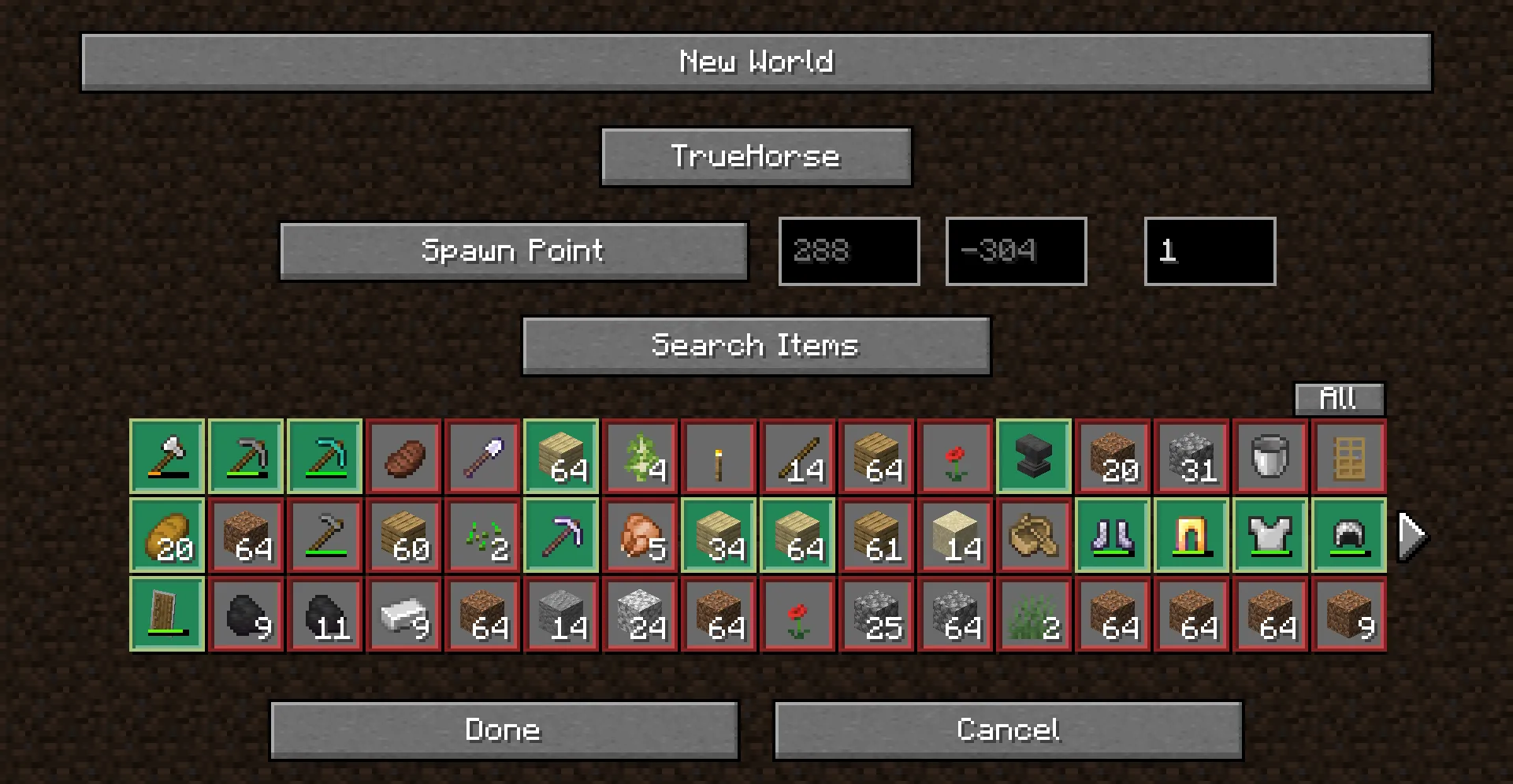The width and height of the screenshot is (1513, 784).
Task: Select the torch item
Action: coord(718,457)
